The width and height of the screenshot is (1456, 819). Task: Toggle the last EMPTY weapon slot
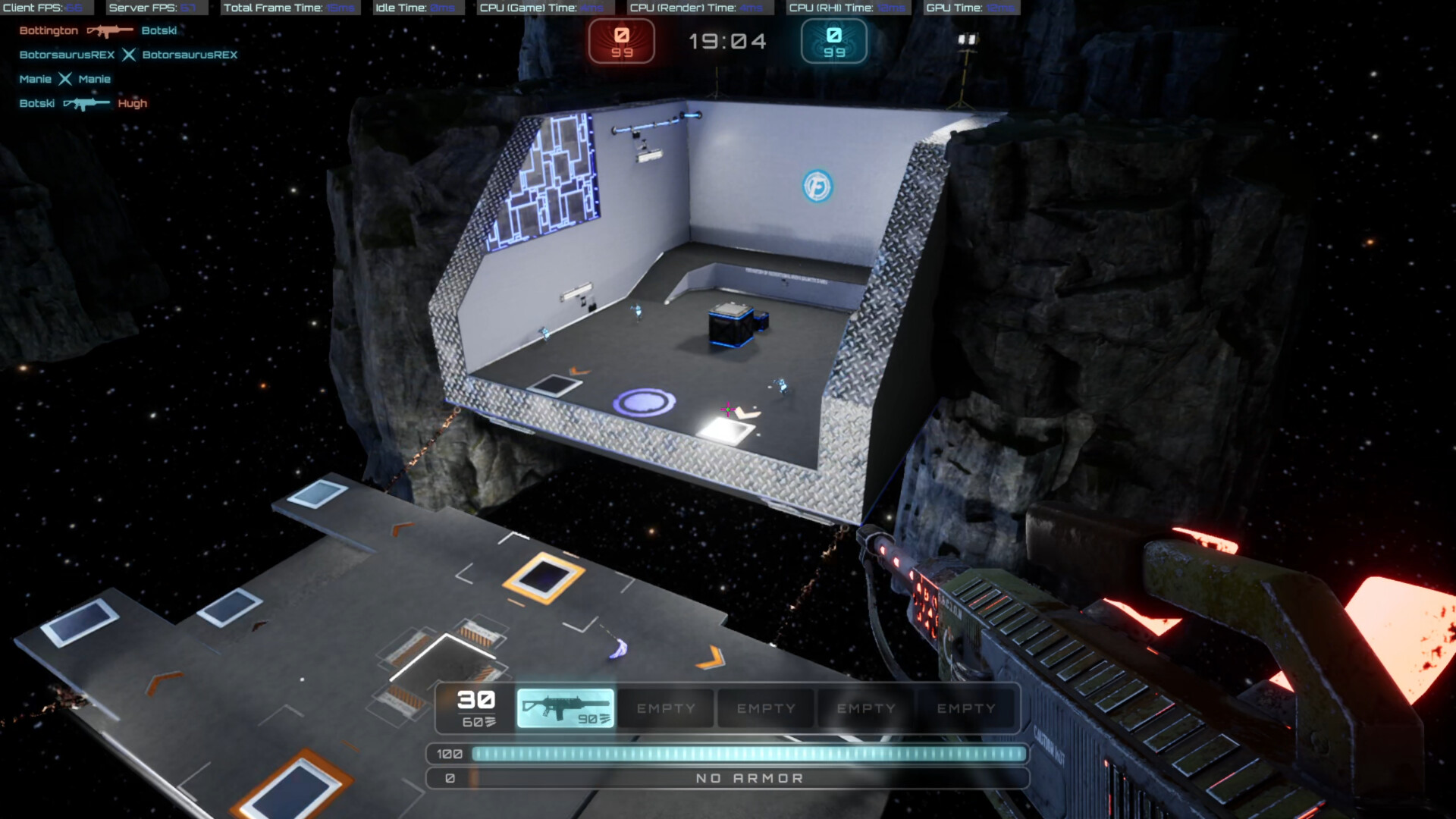pos(966,708)
